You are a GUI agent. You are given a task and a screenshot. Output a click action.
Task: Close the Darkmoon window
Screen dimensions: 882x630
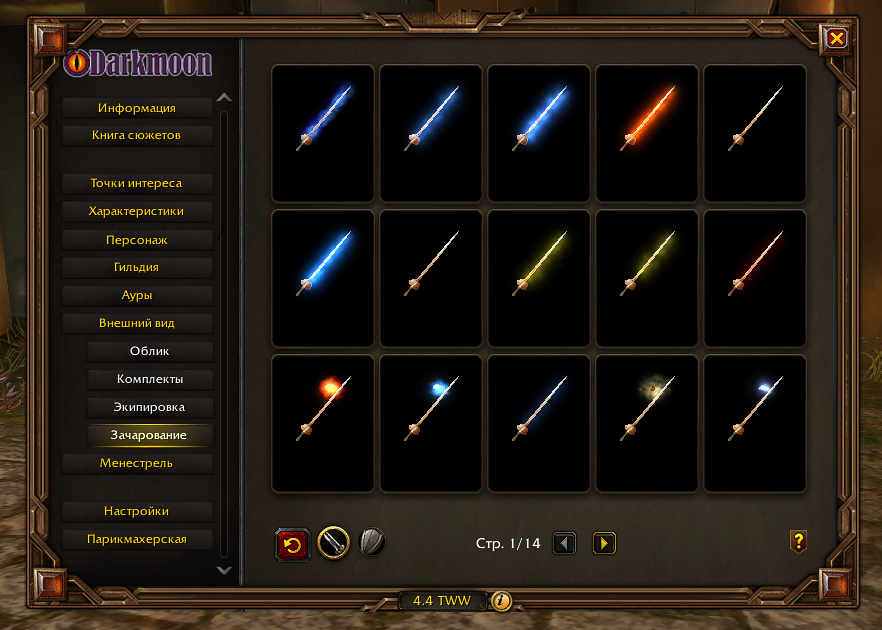pos(837,39)
